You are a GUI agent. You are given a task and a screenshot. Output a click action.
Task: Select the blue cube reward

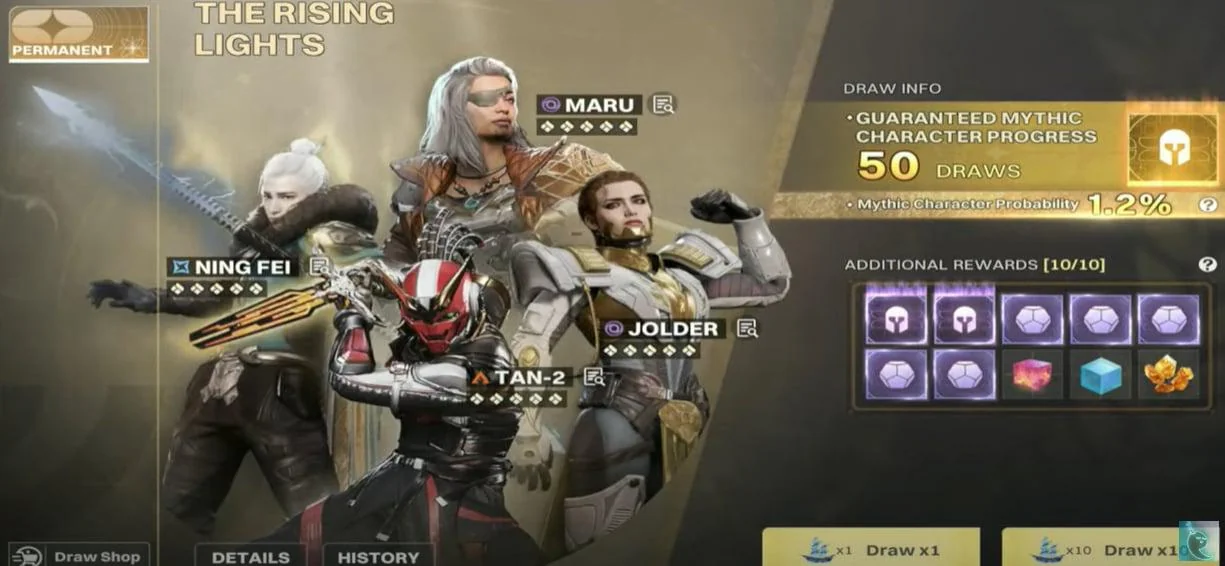pyautogui.click(x=1099, y=374)
